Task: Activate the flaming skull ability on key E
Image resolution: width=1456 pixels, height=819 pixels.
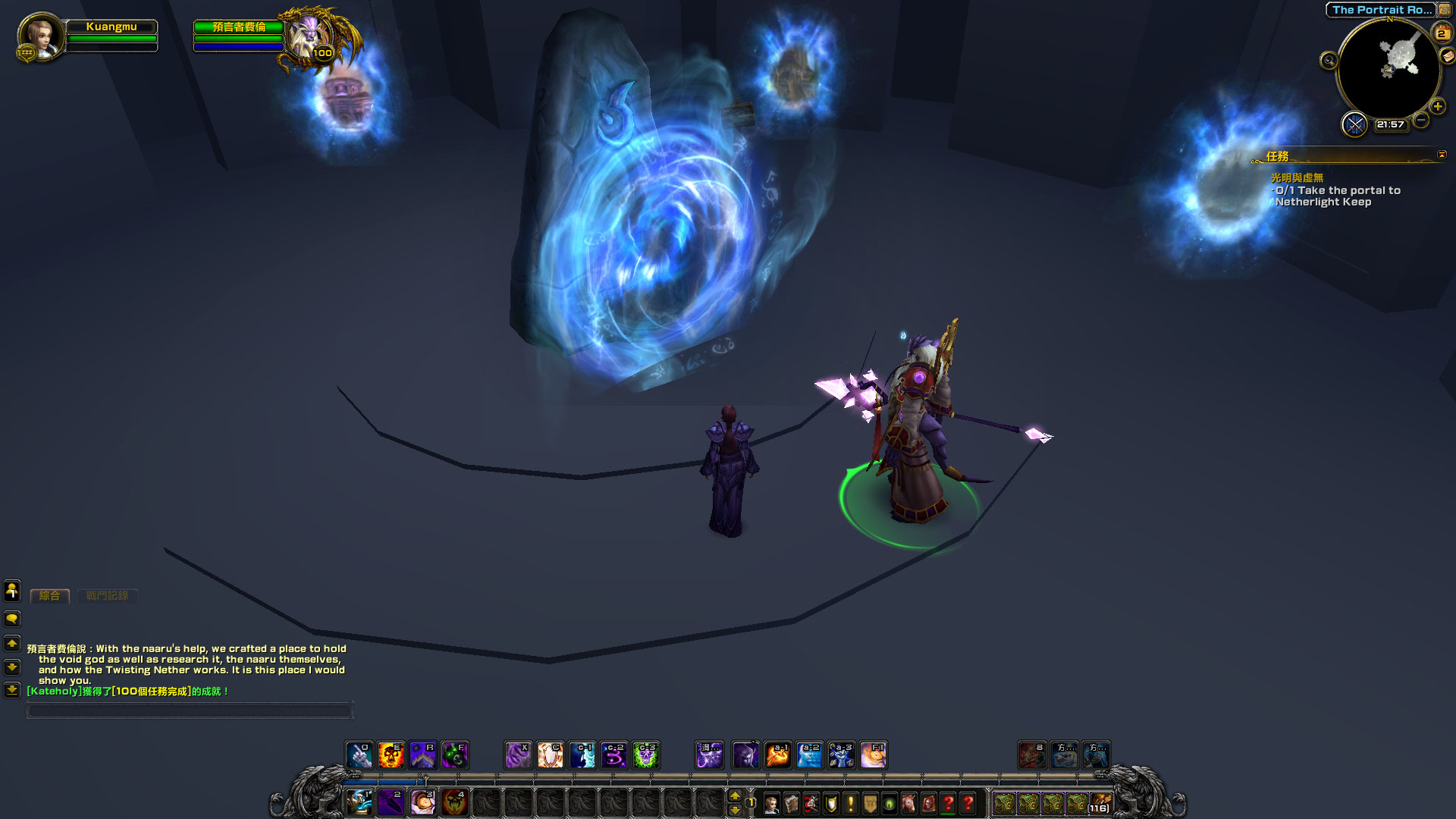Action: click(391, 755)
